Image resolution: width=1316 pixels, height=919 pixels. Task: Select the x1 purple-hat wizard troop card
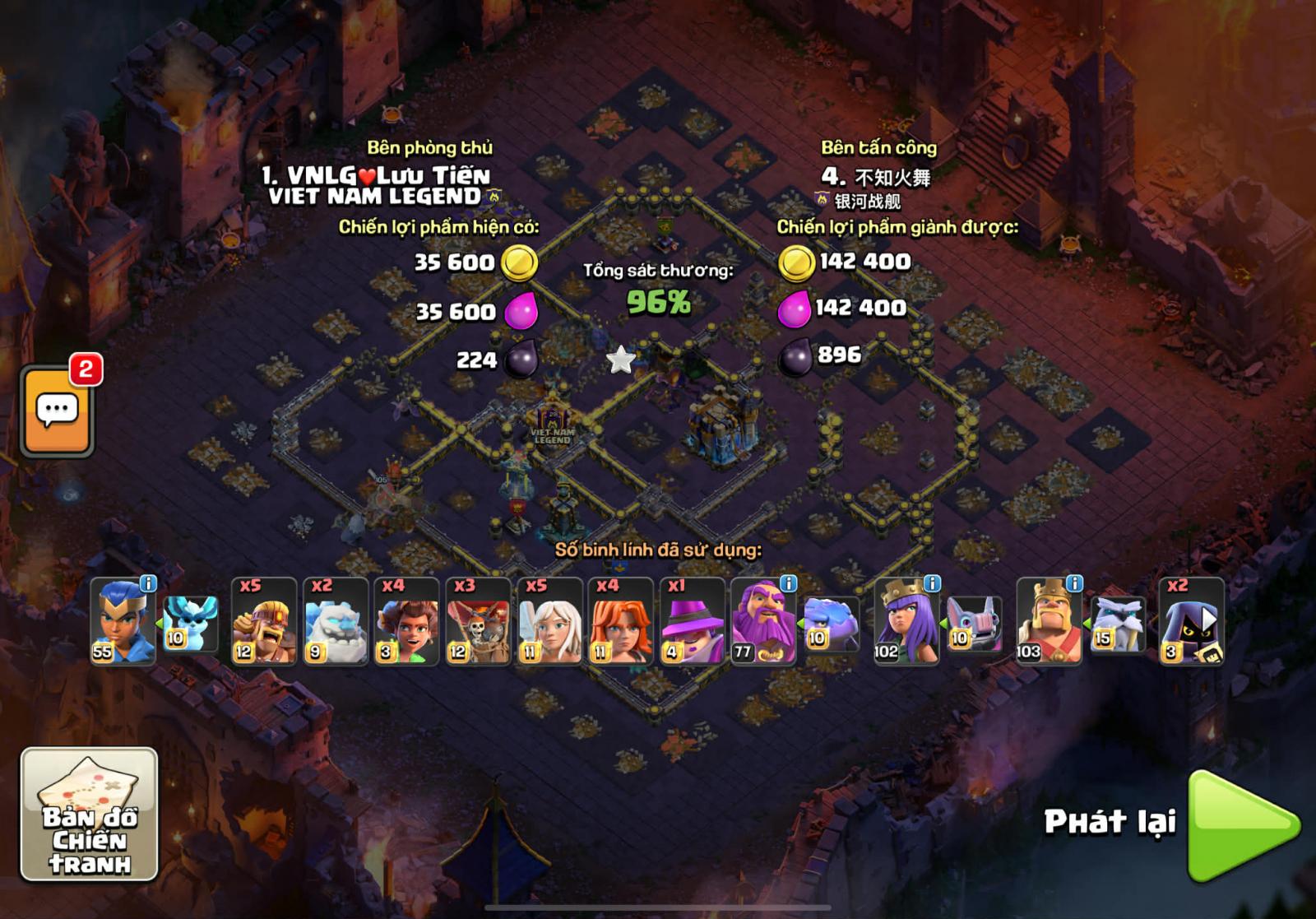[692, 621]
